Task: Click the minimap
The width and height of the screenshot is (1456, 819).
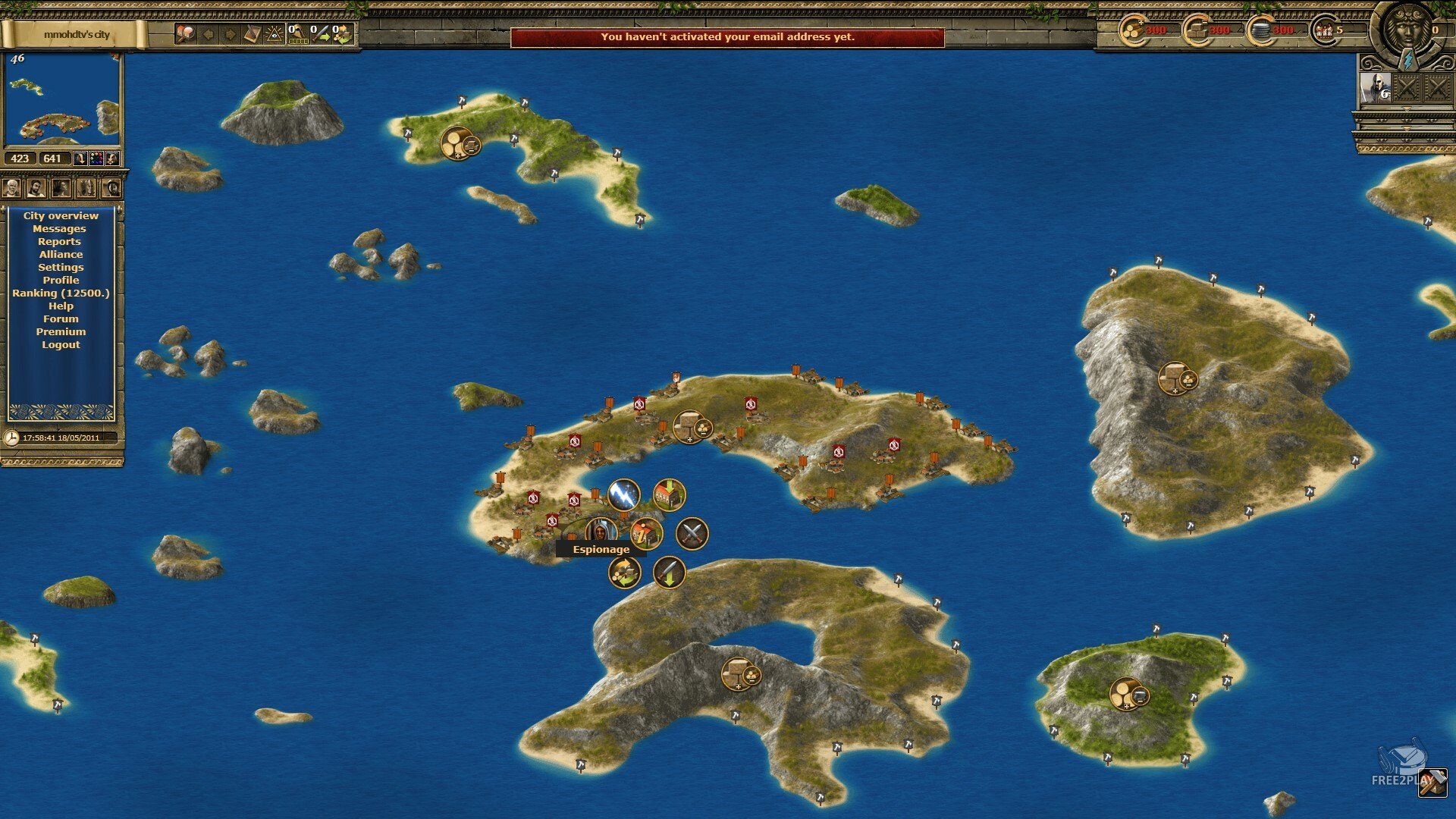Action: [x=62, y=99]
